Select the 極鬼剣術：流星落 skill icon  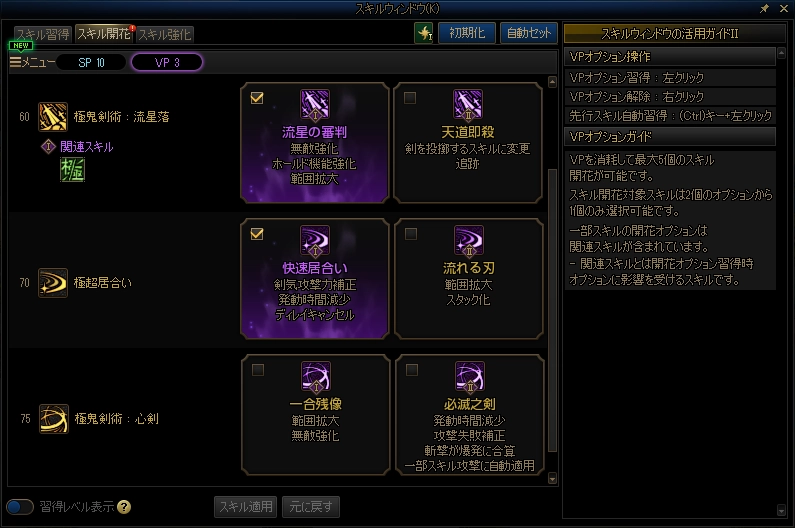[52, 117]
